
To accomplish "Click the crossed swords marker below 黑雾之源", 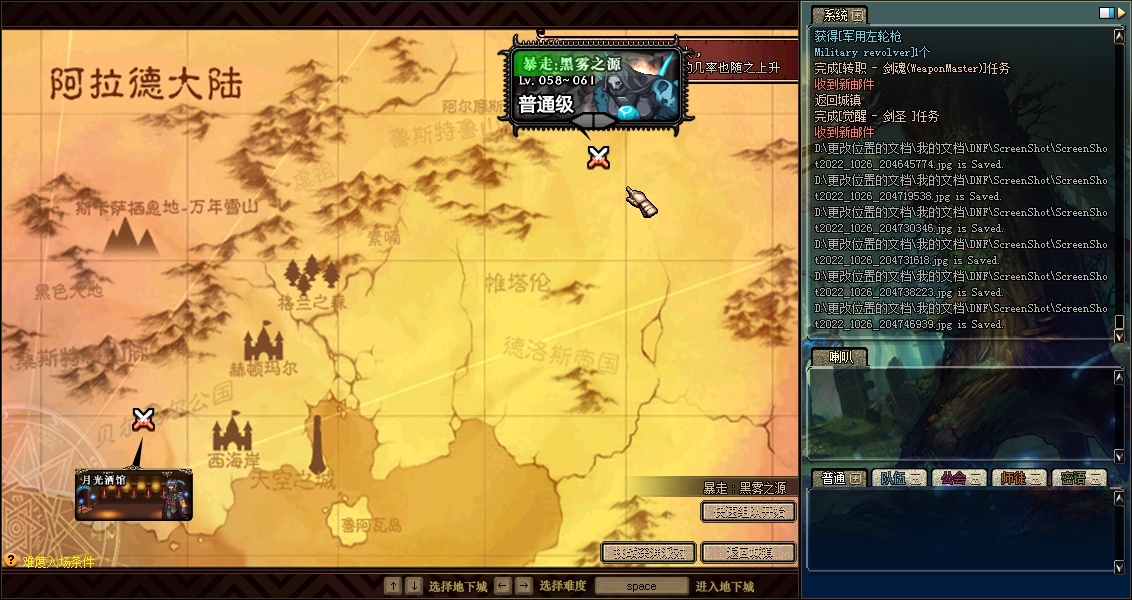I will coord(599,156).
